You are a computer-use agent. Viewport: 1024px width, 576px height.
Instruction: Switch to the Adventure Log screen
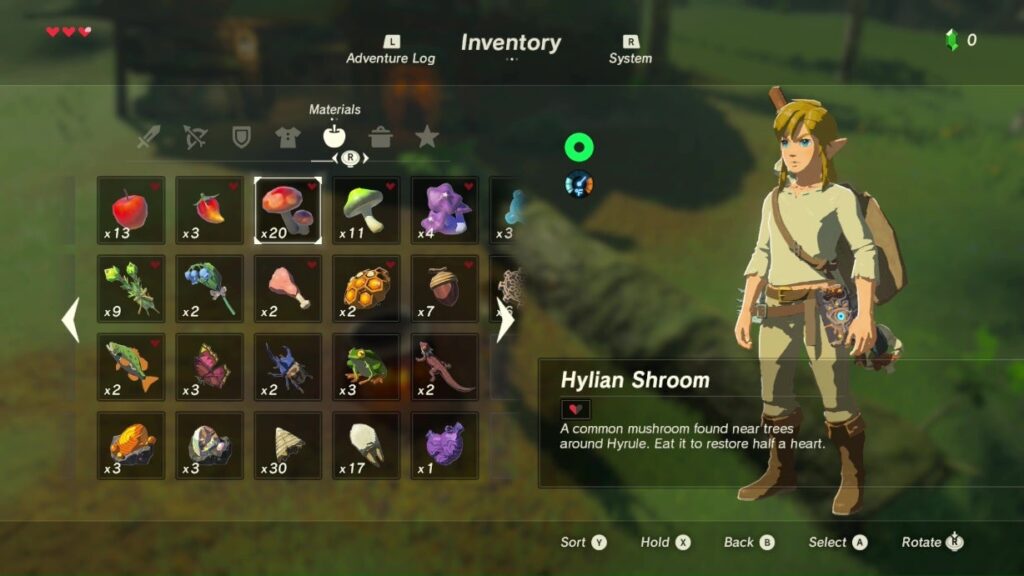coord(390,51)
